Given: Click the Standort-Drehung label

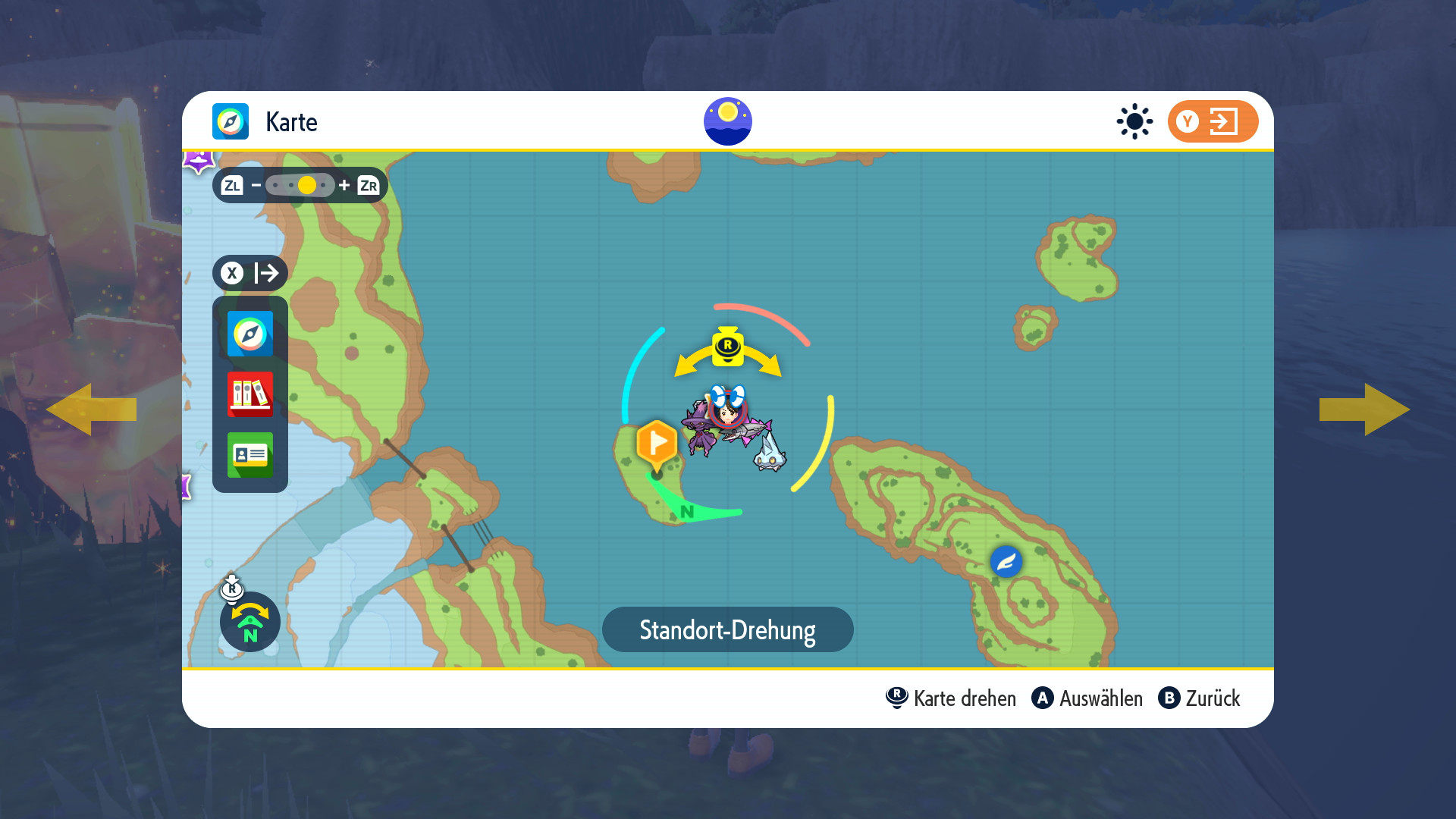Looking at the screenshot, I should coord(728,629).
